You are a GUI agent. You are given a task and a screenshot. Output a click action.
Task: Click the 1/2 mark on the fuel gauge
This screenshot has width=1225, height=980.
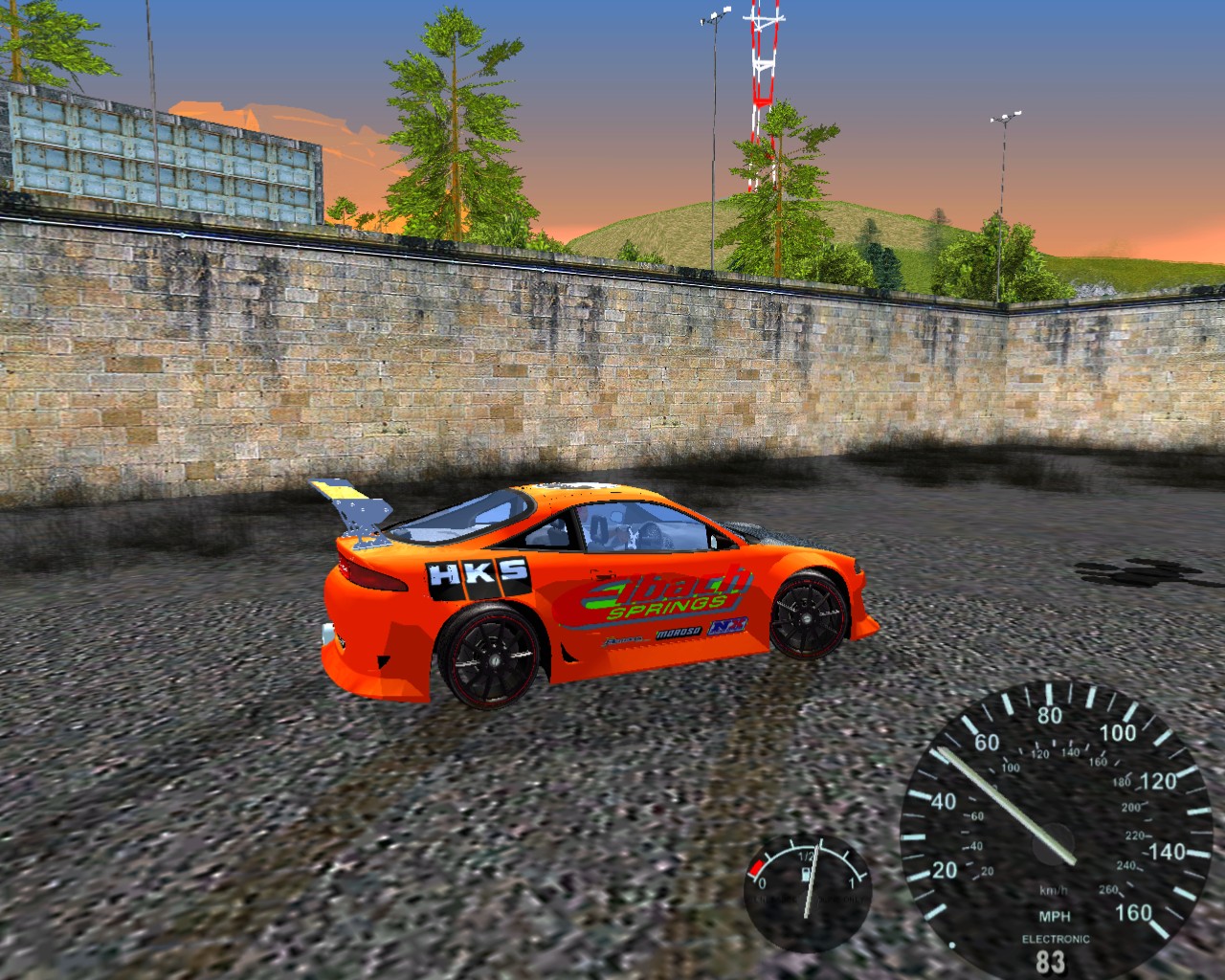[x=805, y=855]
